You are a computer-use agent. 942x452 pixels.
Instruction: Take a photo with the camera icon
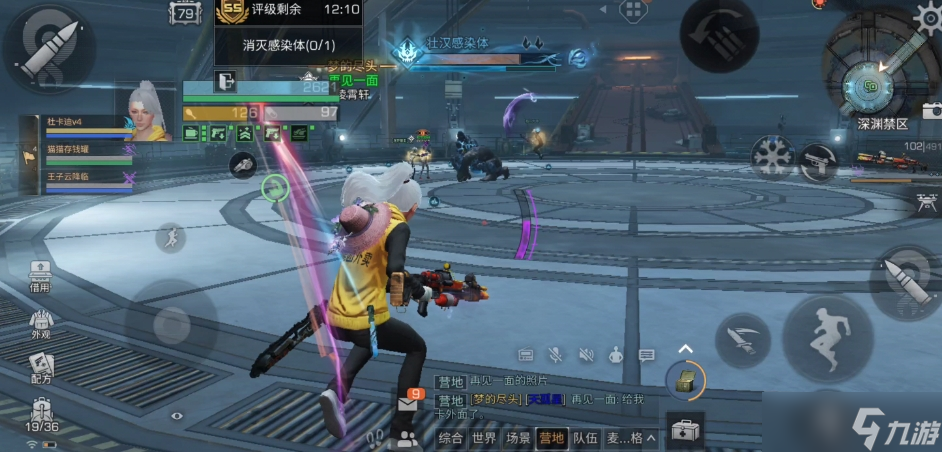931,111
